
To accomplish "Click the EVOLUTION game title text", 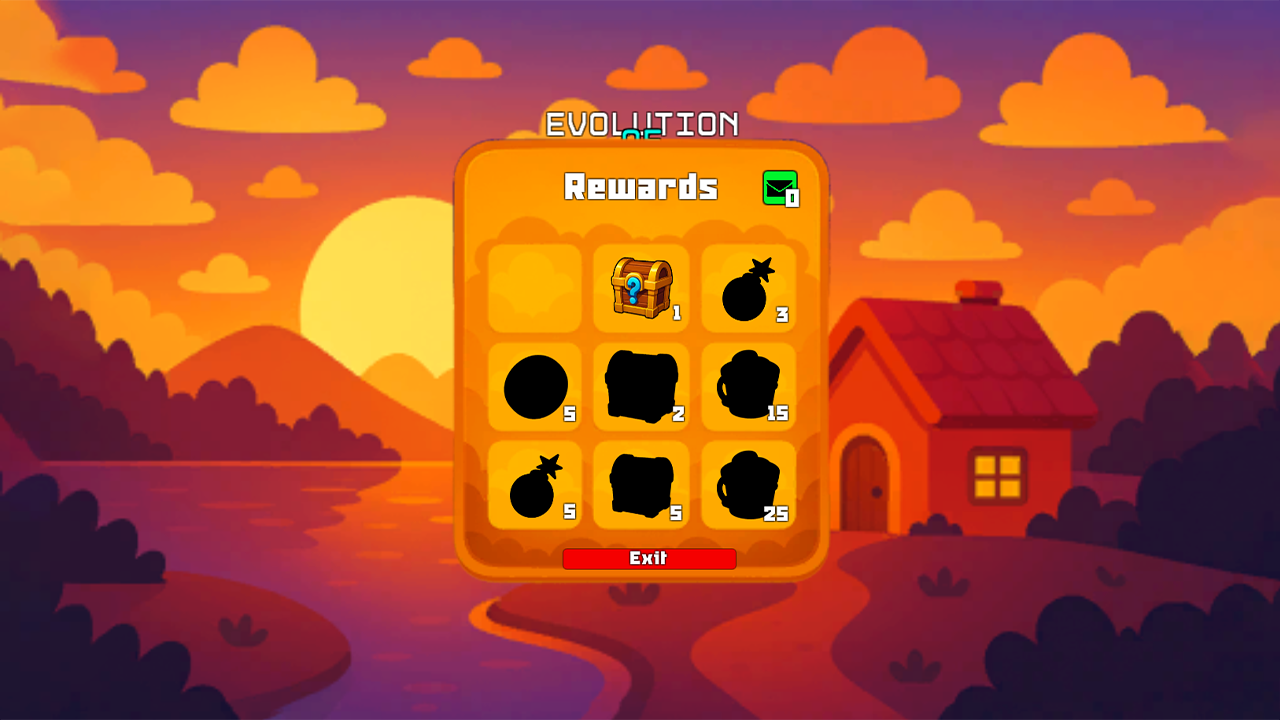I will (640, 125).
